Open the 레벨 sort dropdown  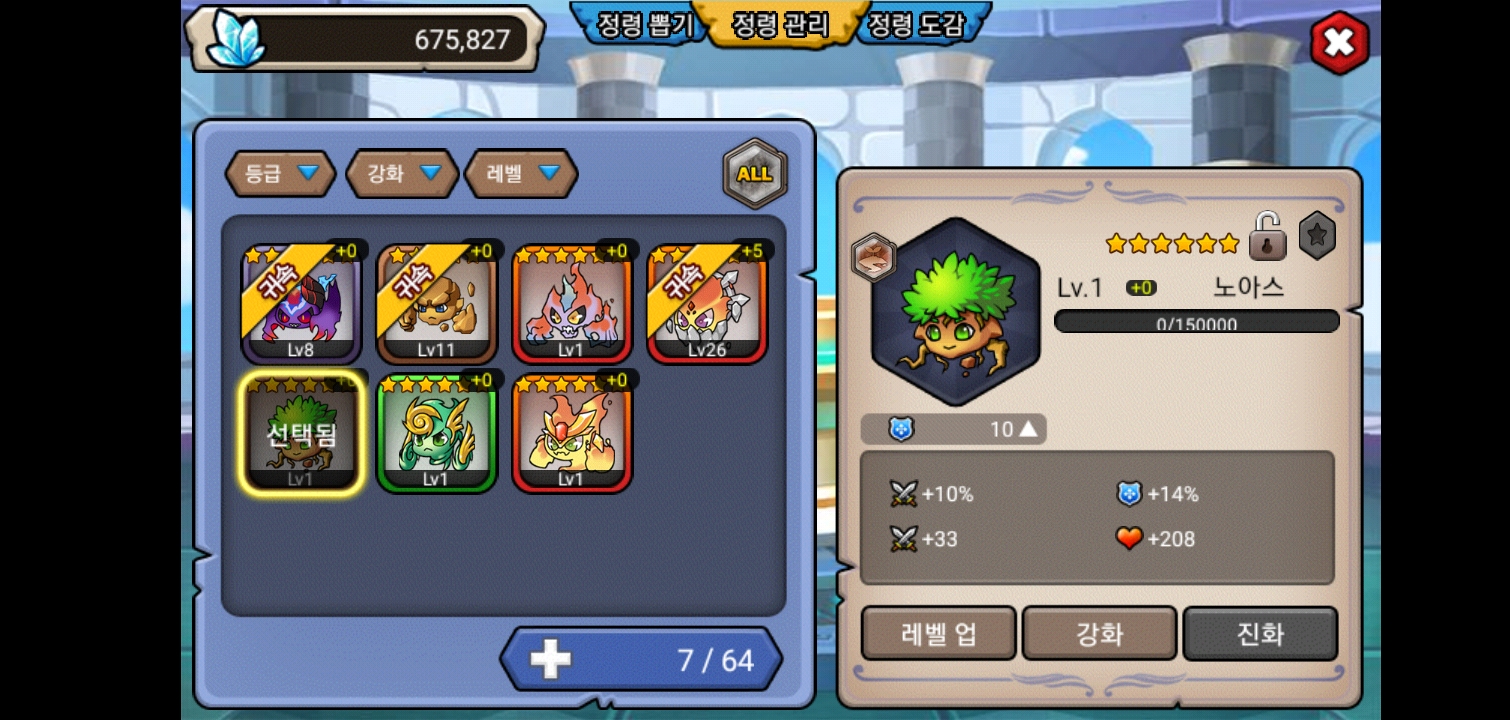pyautogui.click(x=521, y=174)
